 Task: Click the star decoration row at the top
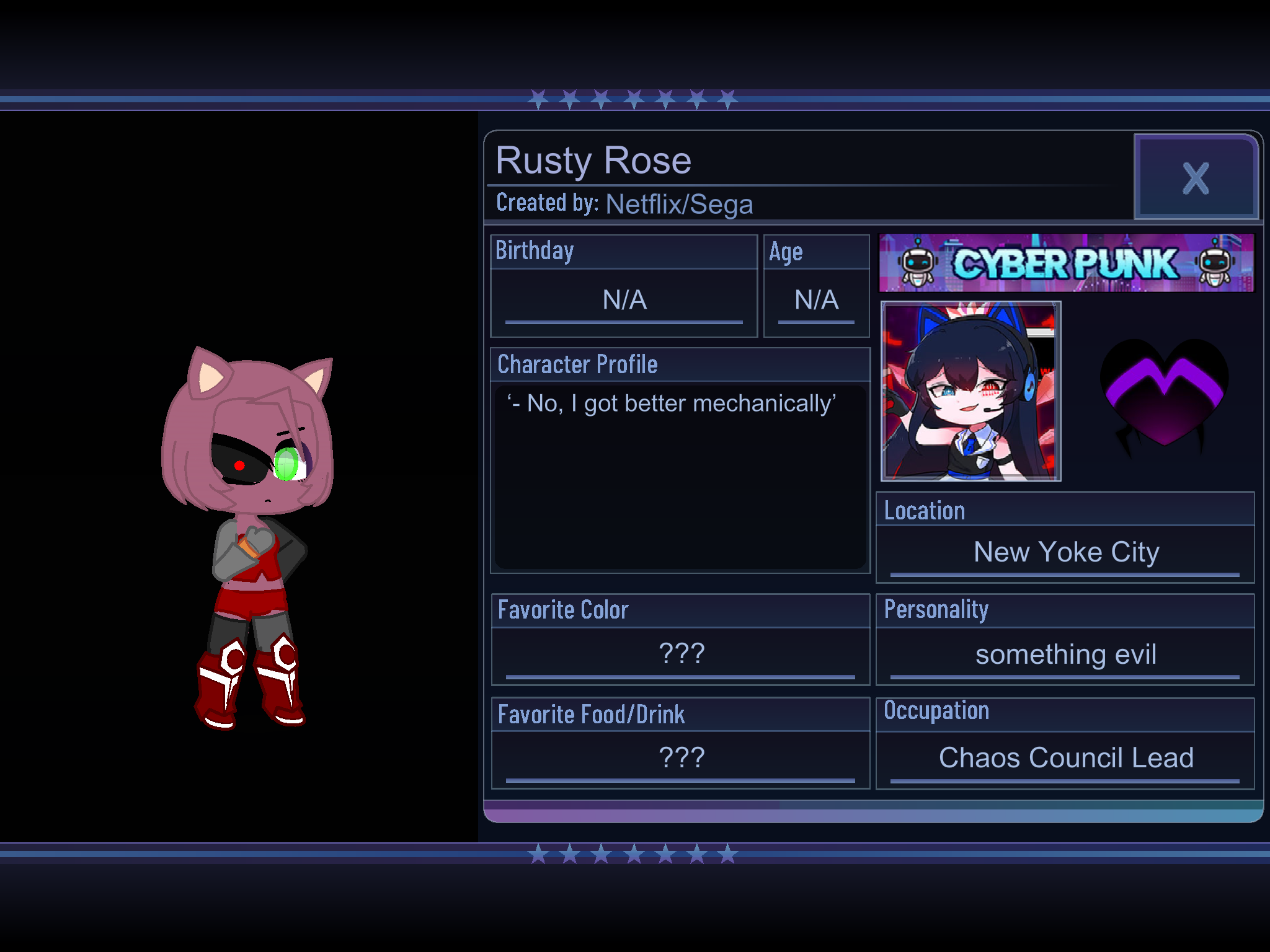pos(633,99)
